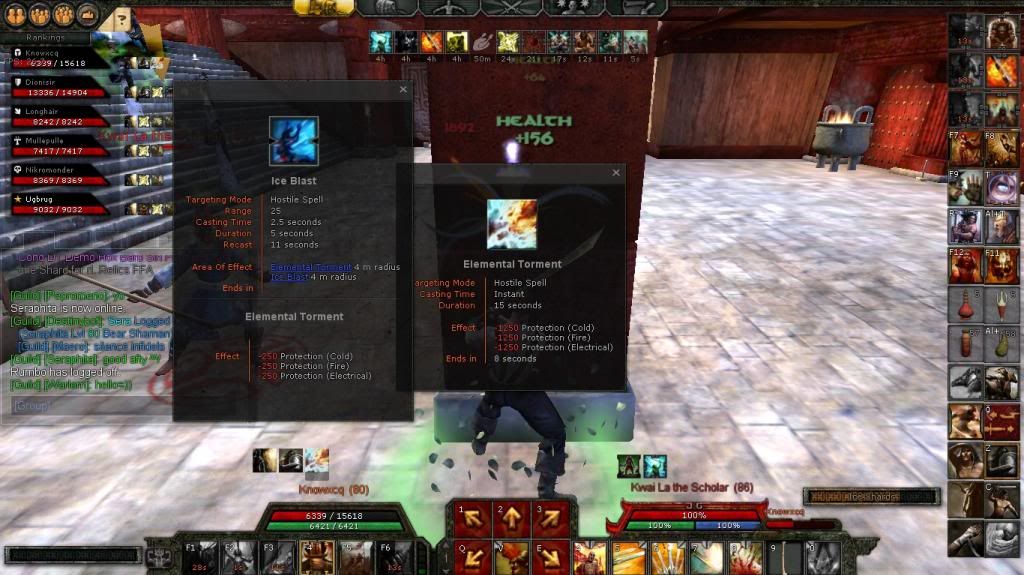Image resolution: width=1024 pixels, height=575 pixels.
Task: Use the red potion flask slot
Action: 966,303
